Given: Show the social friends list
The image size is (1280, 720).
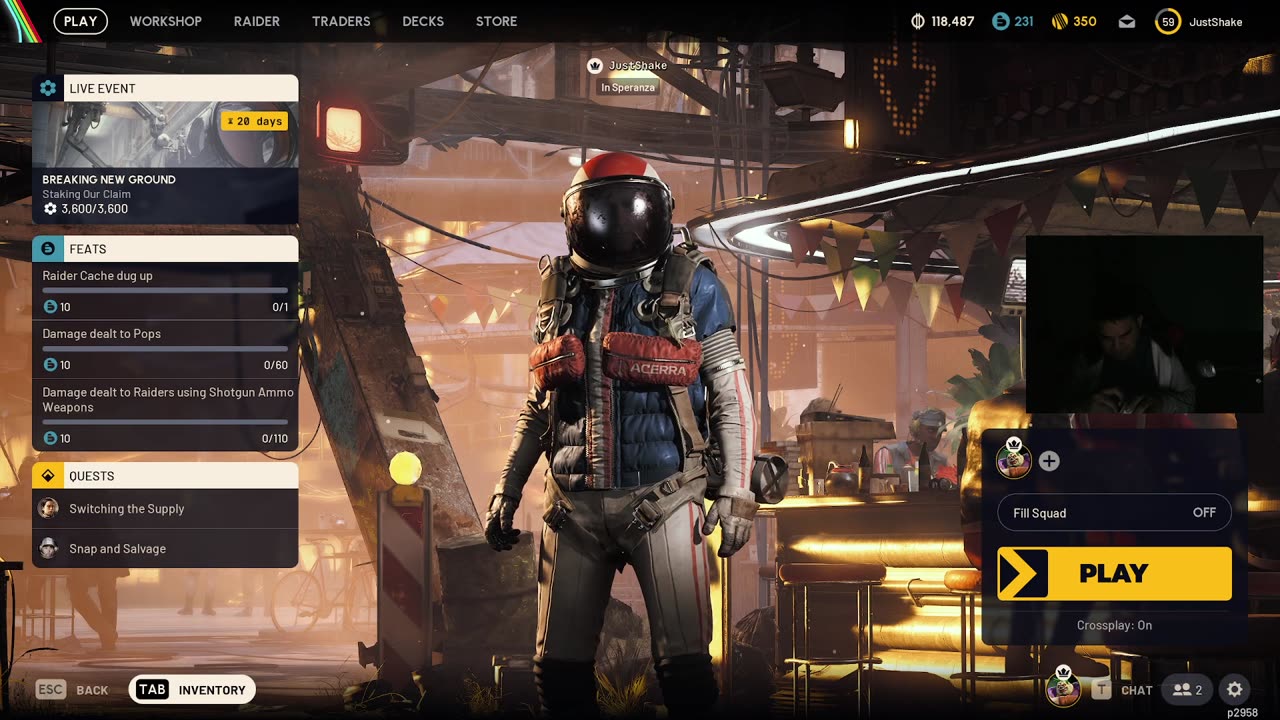Looking at the screenshot, I should [x=1187, y=690].
